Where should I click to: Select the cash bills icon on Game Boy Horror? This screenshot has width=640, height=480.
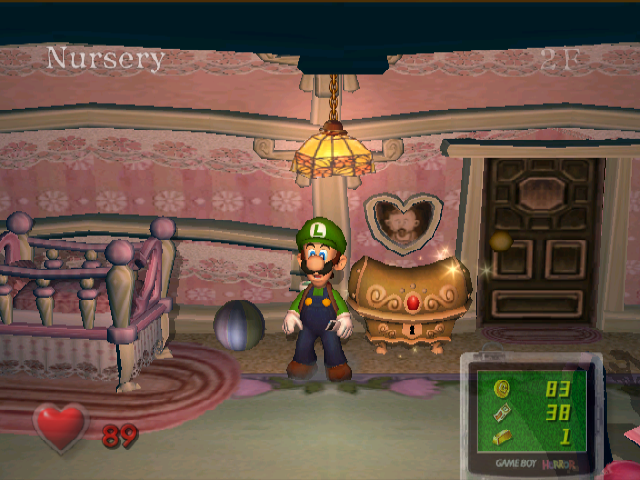tap(501, 412)
